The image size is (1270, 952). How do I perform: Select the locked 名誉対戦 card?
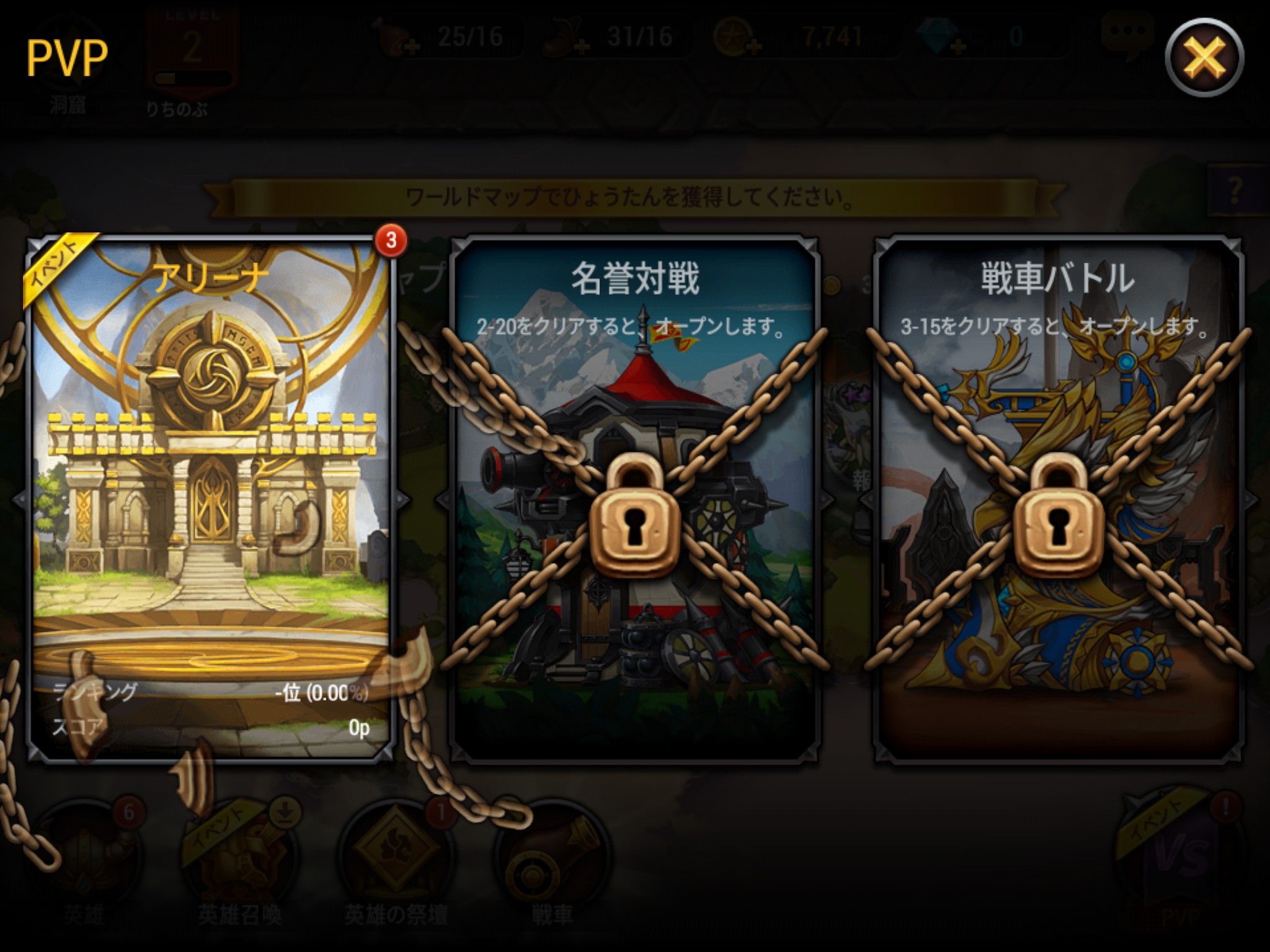(634, 496)
